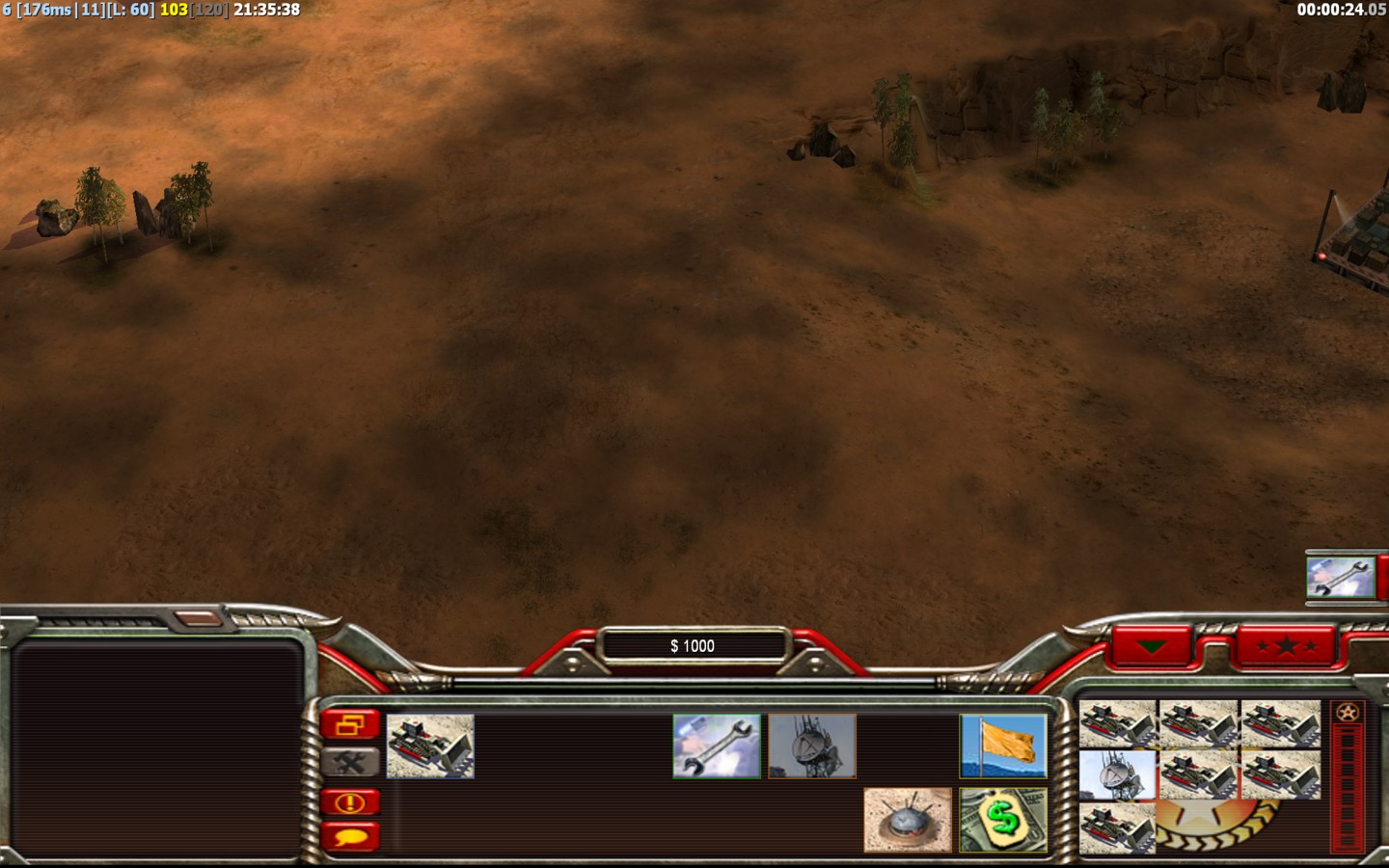1389x868 pixels.
Task: Use the floating wrench shortcut above the control bar
Action: click(x=1341, y=577)
